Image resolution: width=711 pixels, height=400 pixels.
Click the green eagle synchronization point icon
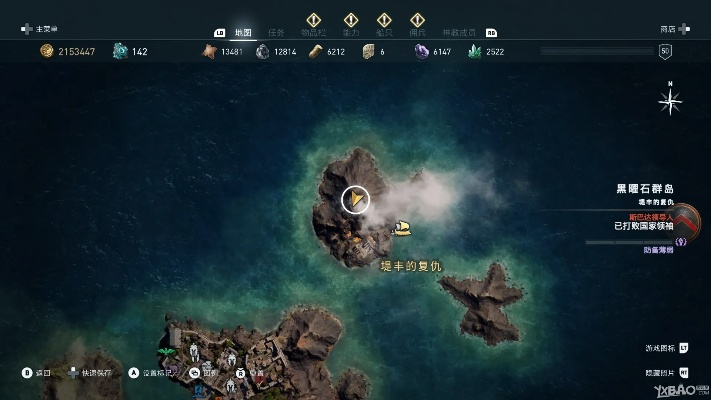(x=166, y=349)
